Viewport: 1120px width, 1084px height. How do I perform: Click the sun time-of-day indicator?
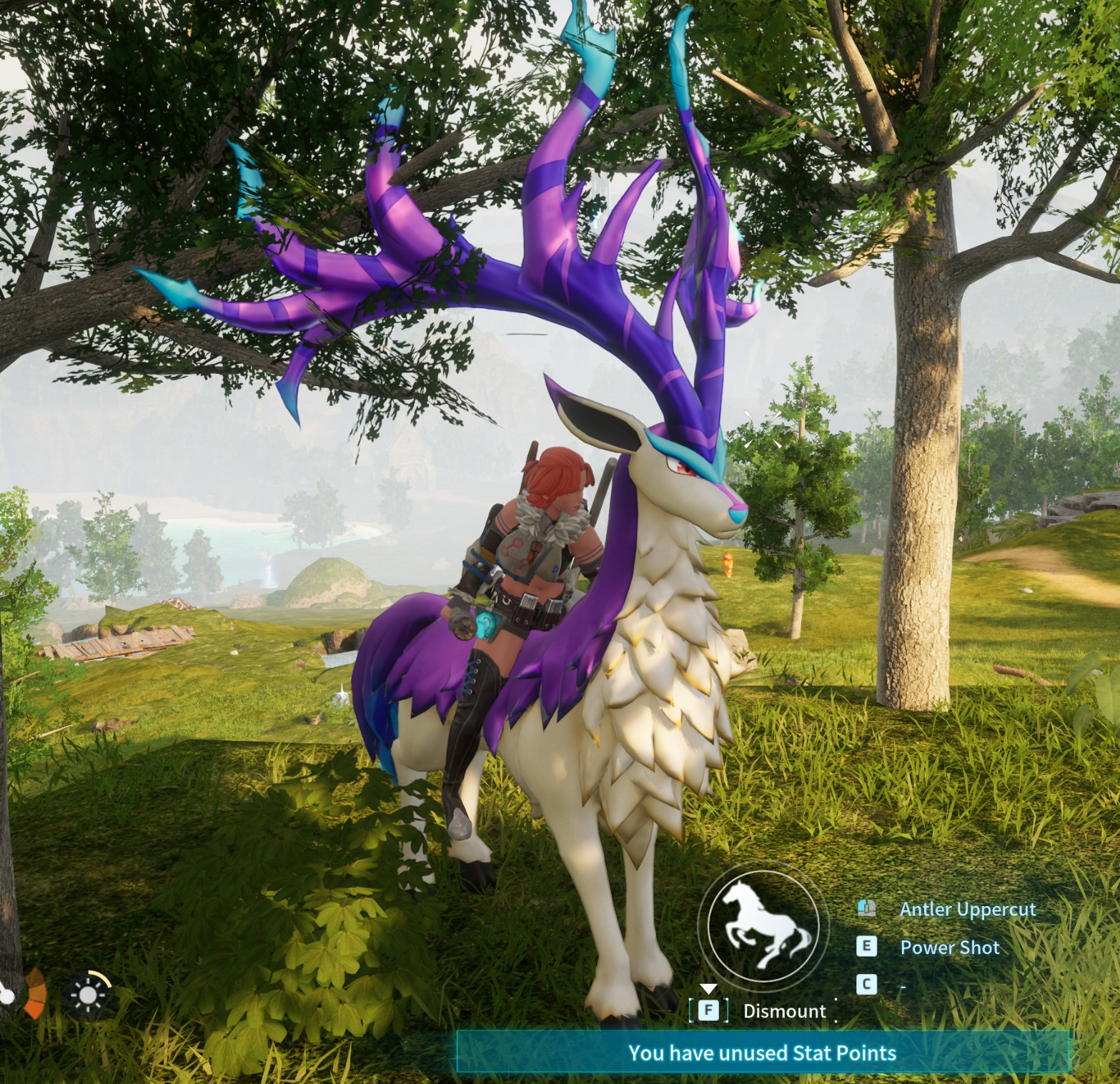tap(89, 995)
